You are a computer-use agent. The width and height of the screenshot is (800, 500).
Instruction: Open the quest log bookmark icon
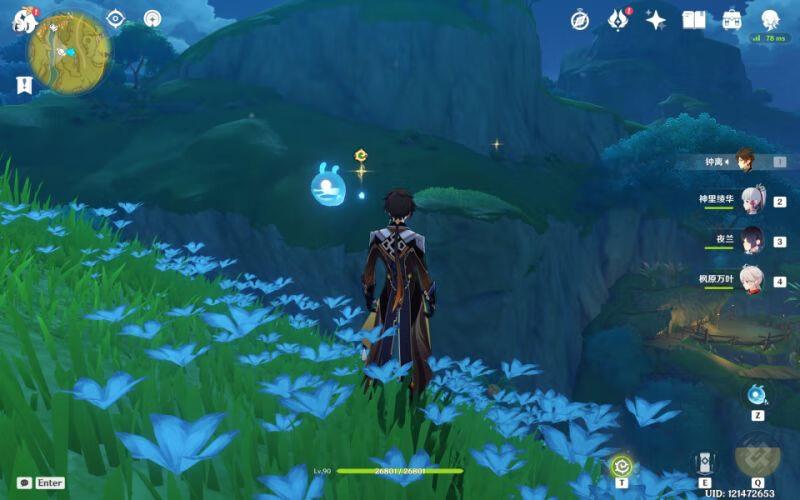point(24,85)
